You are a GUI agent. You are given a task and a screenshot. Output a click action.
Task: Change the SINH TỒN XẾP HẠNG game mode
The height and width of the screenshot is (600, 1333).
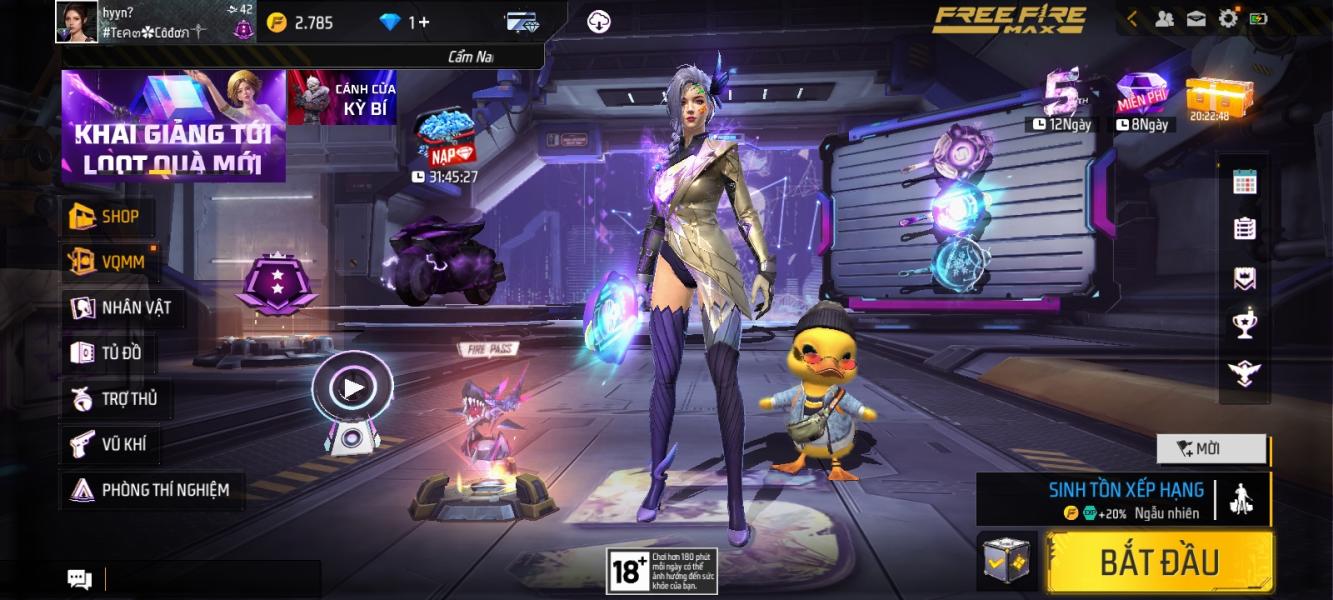tap(1124, 499)
